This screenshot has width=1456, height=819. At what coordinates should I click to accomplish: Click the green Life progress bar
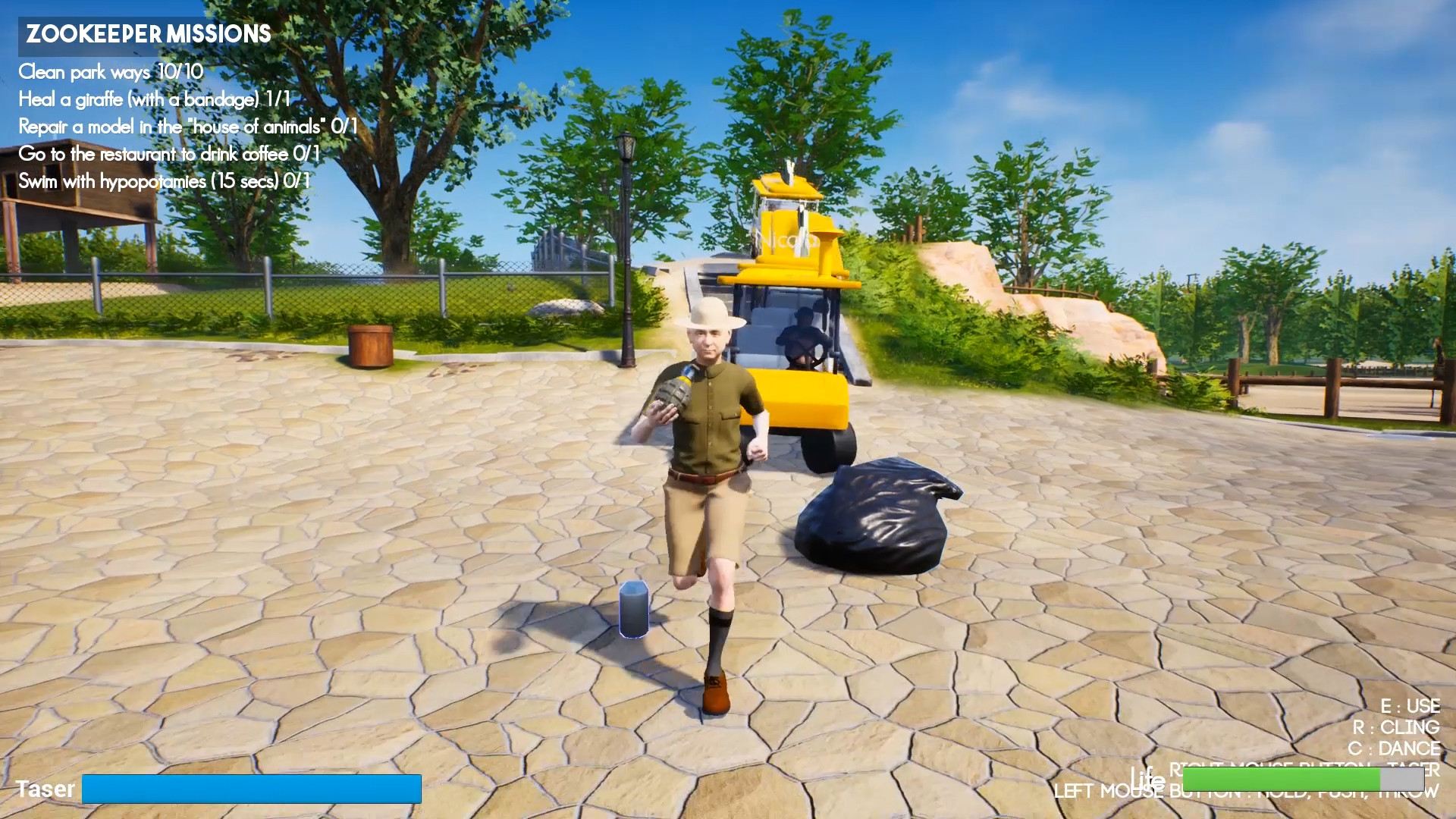(x=1282, y=780)
